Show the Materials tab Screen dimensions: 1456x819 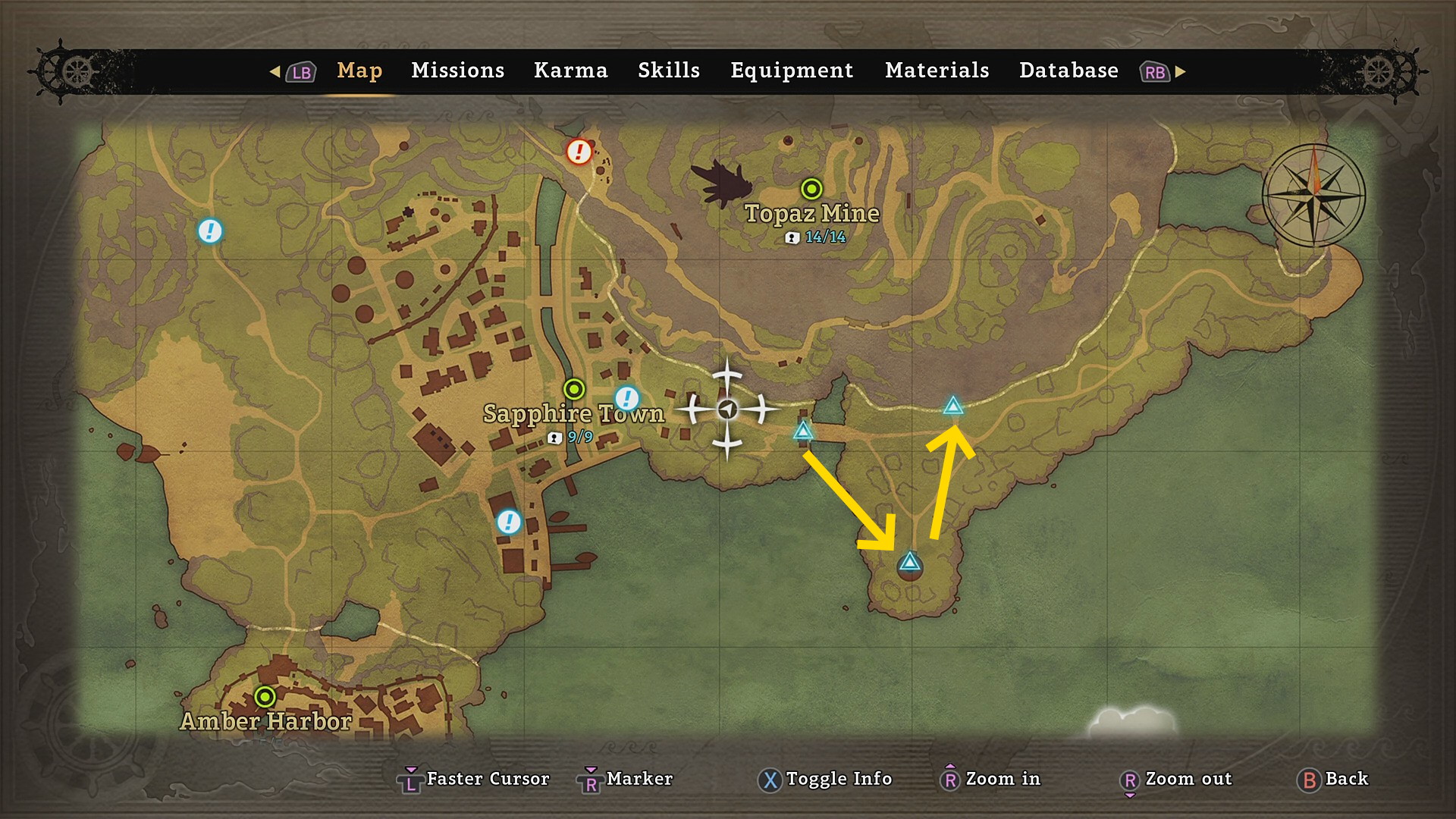(937, 71)
